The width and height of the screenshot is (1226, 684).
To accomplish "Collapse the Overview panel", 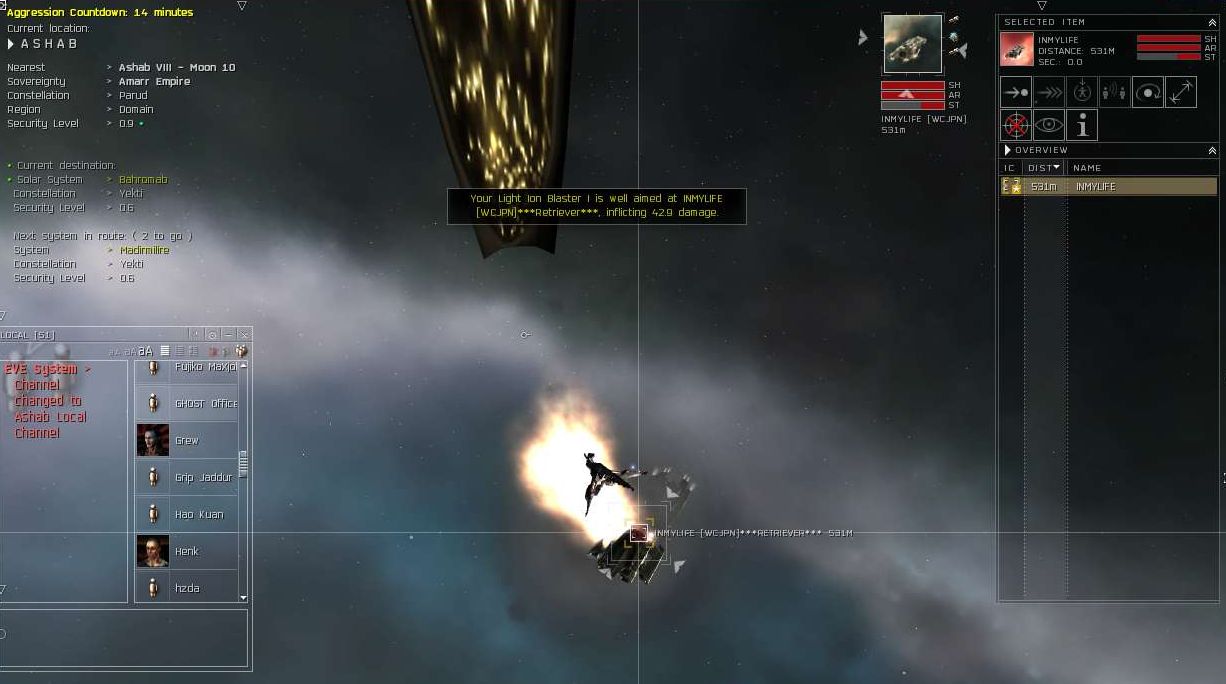I will tap(1212, 150).
